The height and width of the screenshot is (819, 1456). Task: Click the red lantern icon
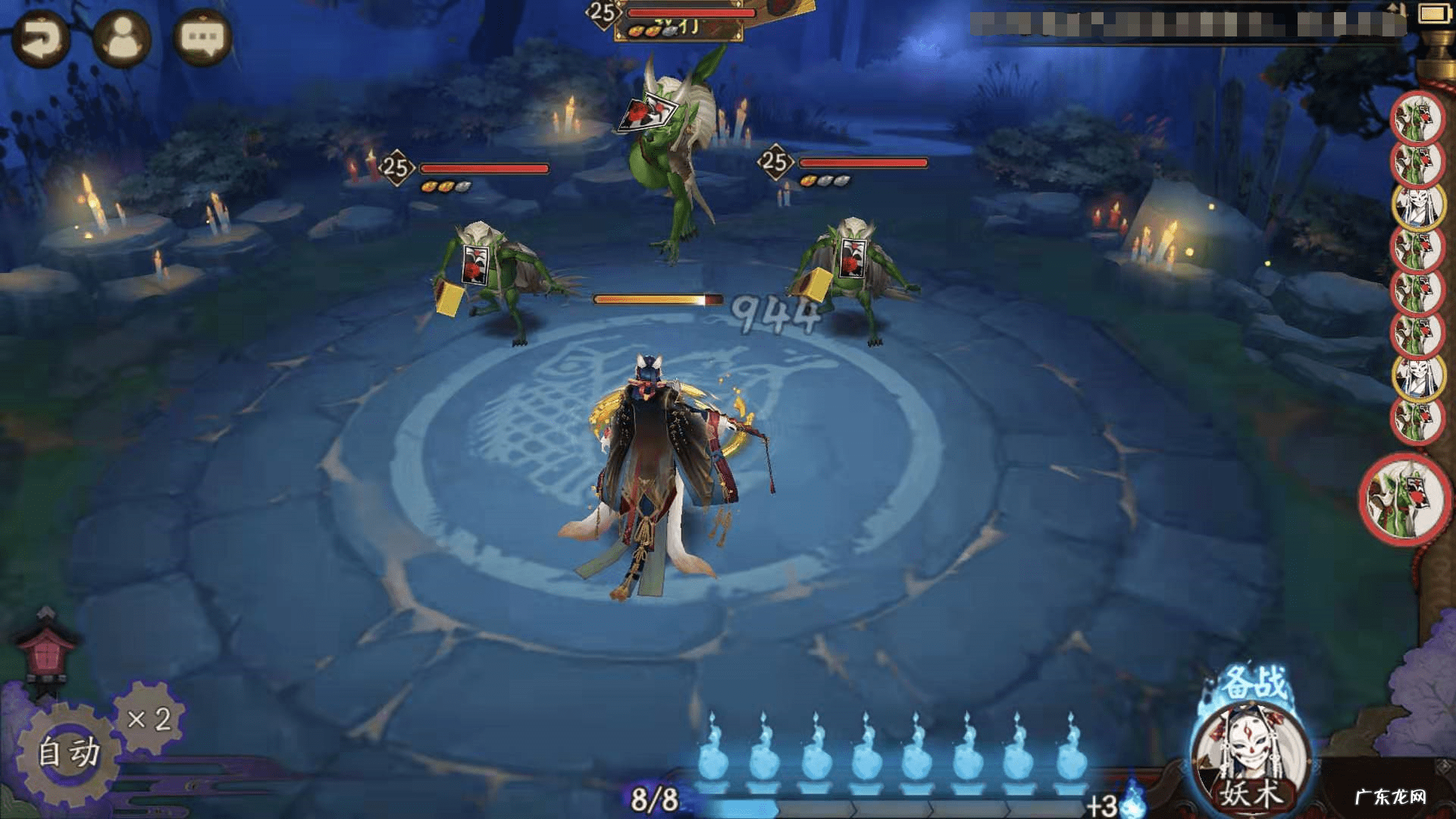point(47,653)
